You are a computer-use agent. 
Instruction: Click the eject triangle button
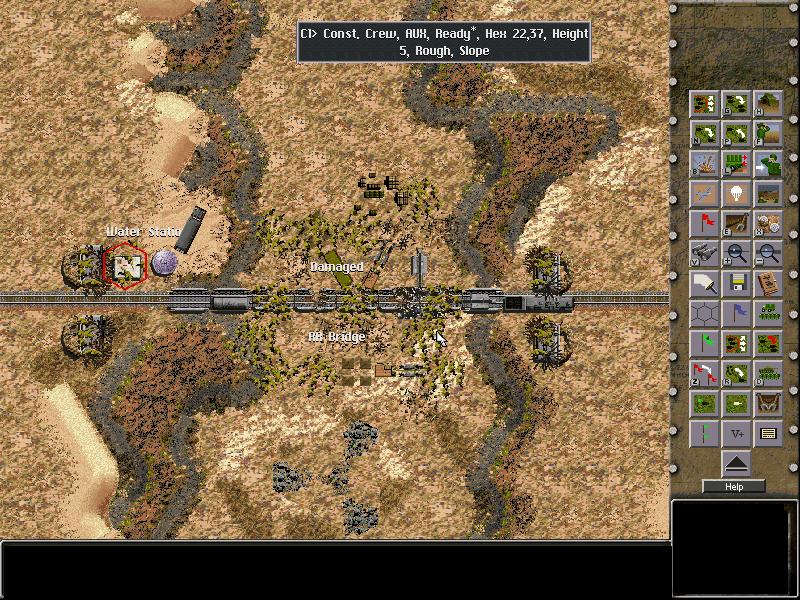tap(736, 462)
